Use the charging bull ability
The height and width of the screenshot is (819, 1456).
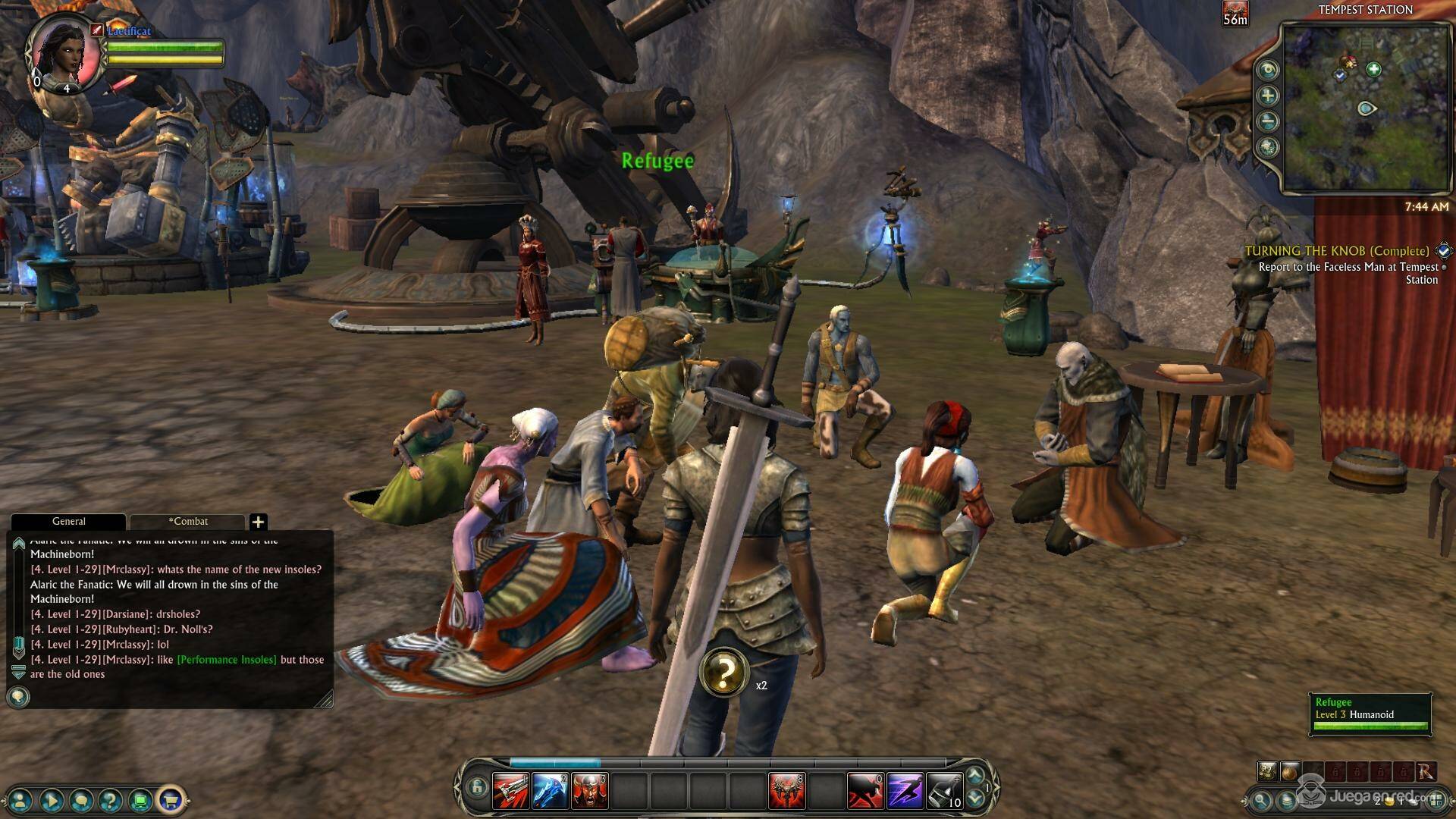(865, 790)
